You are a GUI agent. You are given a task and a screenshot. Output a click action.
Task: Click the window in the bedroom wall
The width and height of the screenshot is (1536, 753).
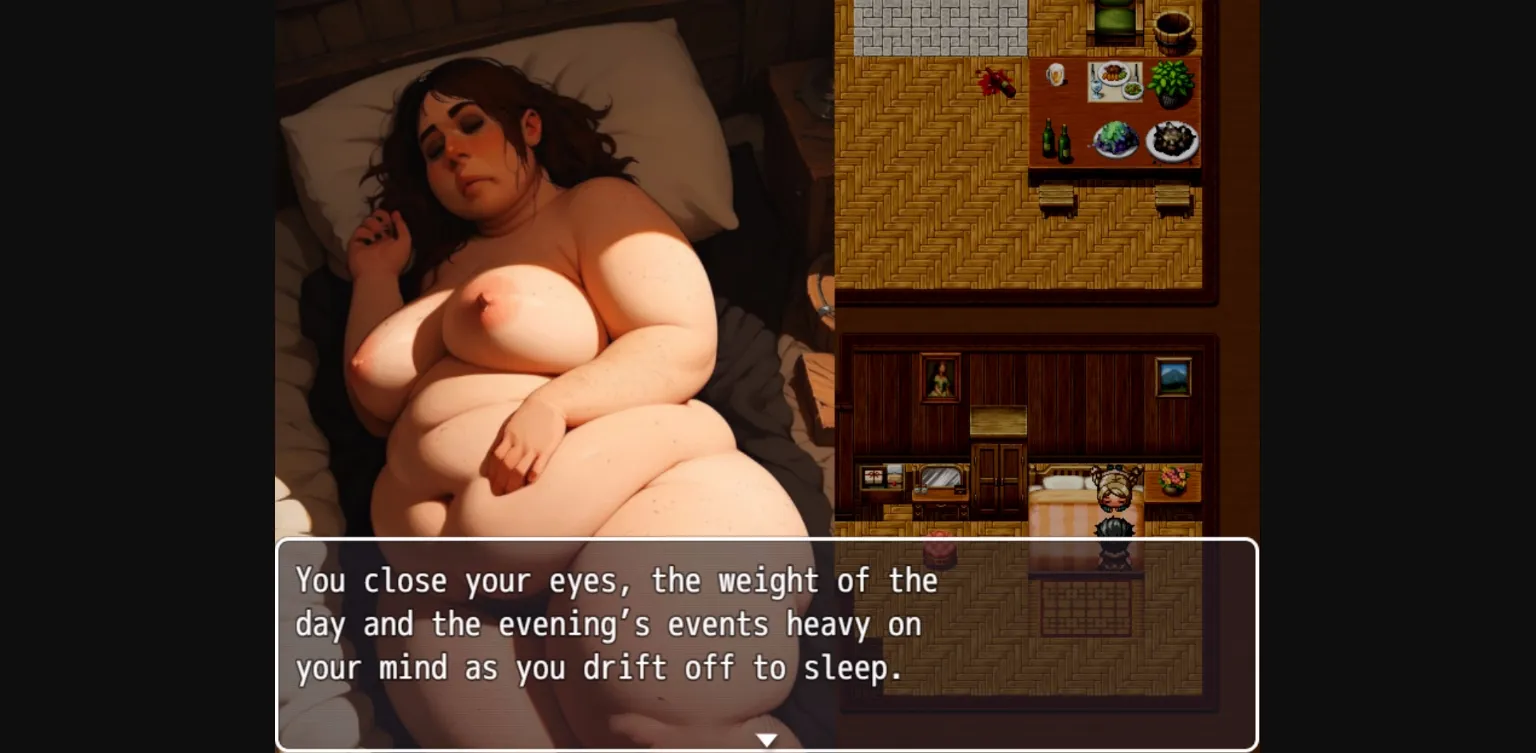[883, 475]
